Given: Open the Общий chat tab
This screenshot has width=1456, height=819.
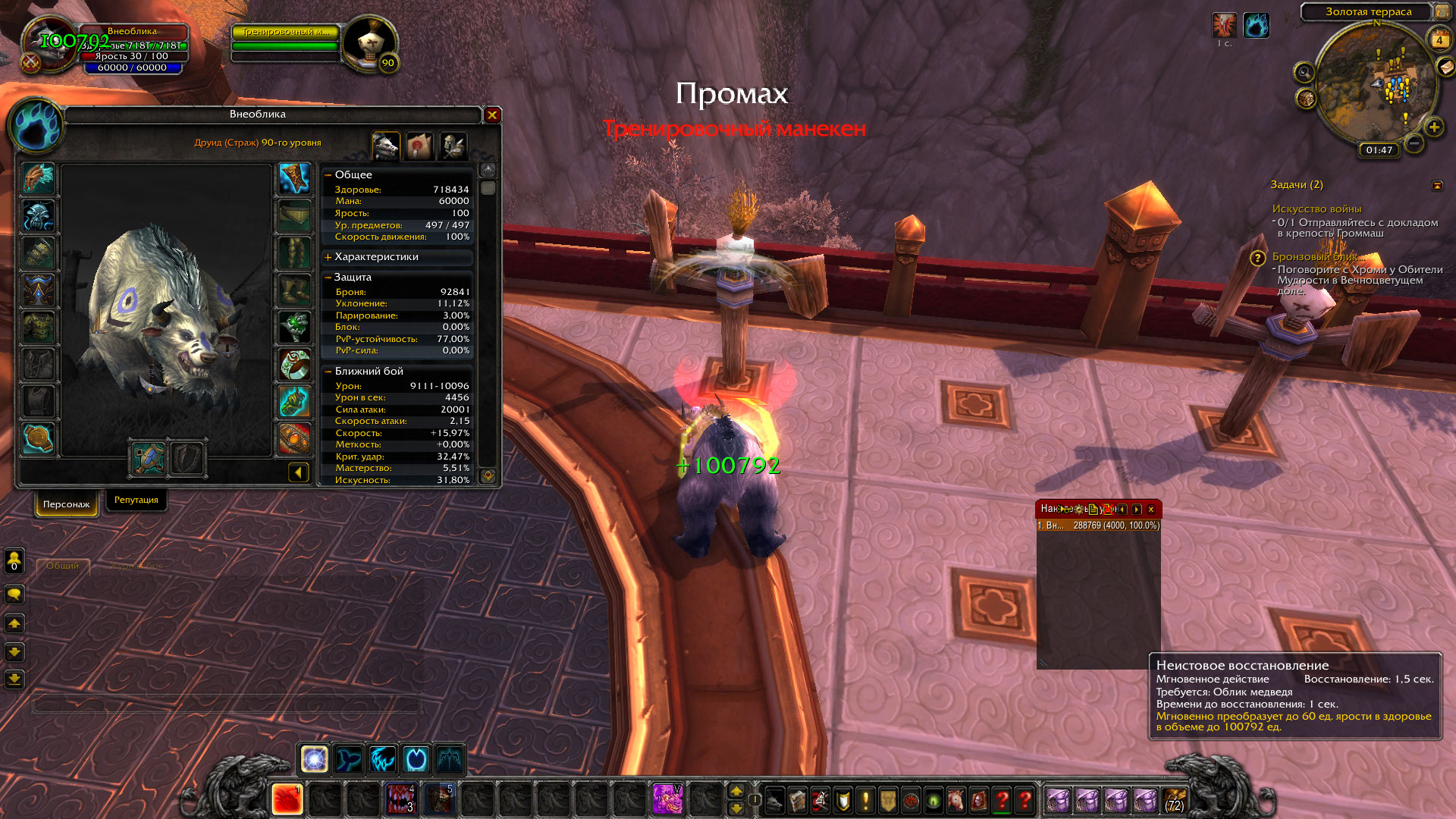Looking at the screenshot, I should tap(62, 566).
